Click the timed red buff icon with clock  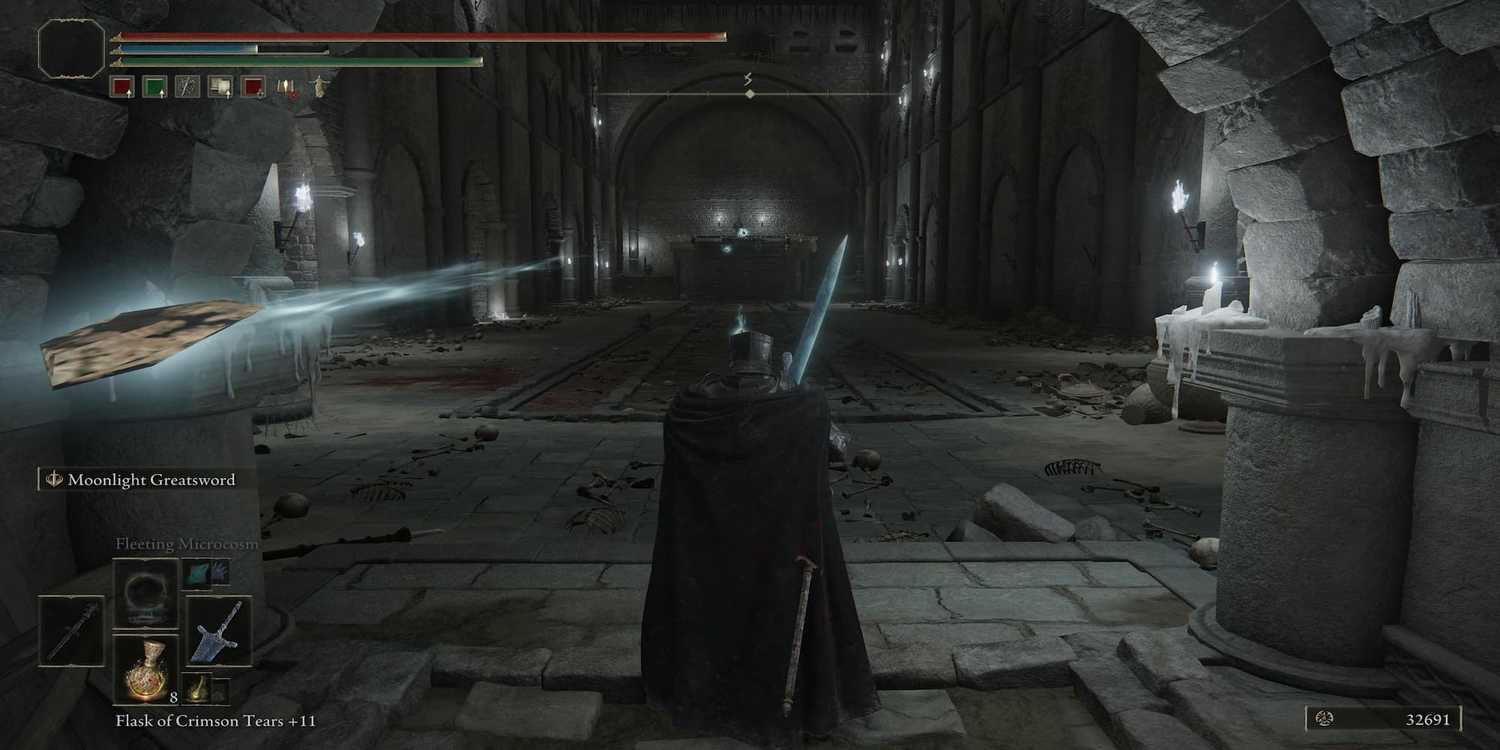[253, 86]
